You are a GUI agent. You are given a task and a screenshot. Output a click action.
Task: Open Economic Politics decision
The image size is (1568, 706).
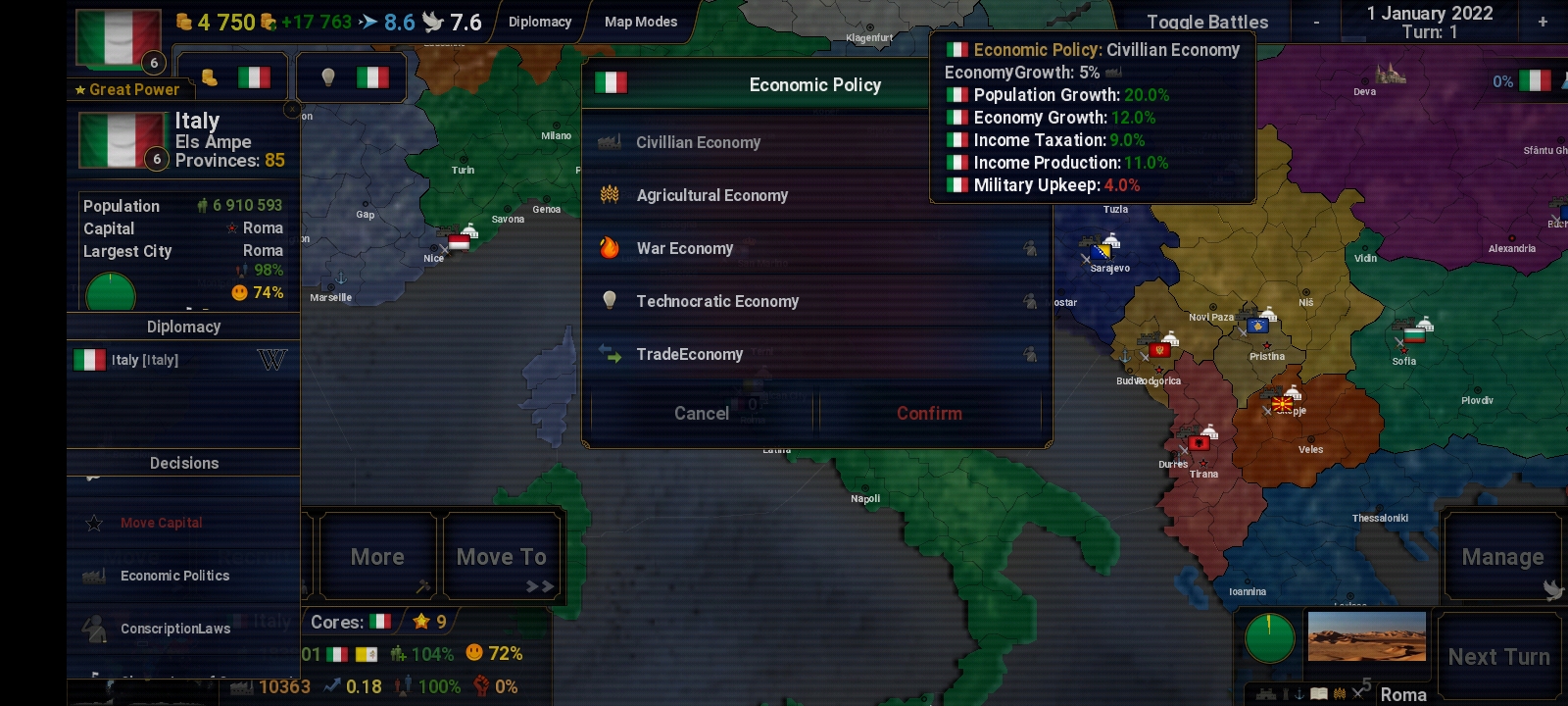coord(174,576)
